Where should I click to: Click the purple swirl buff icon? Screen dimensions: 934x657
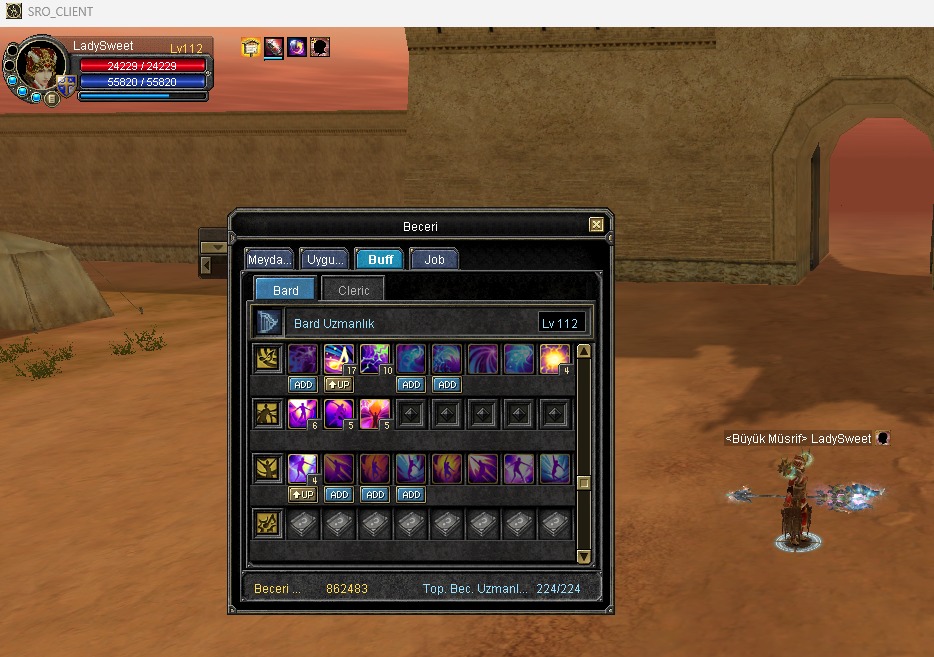pos(297,47)
